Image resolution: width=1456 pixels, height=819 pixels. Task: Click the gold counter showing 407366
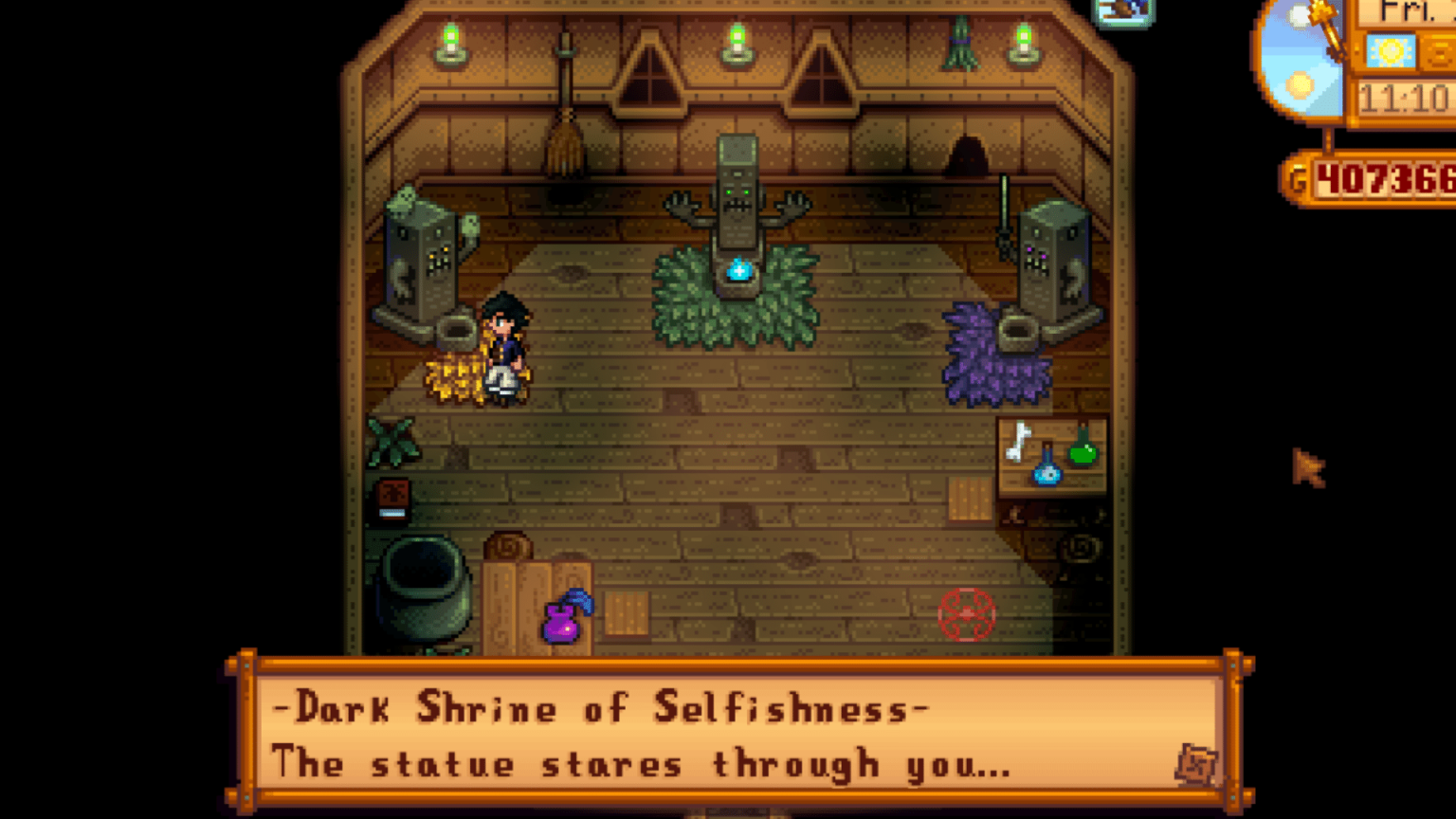tap(1382, 180)
